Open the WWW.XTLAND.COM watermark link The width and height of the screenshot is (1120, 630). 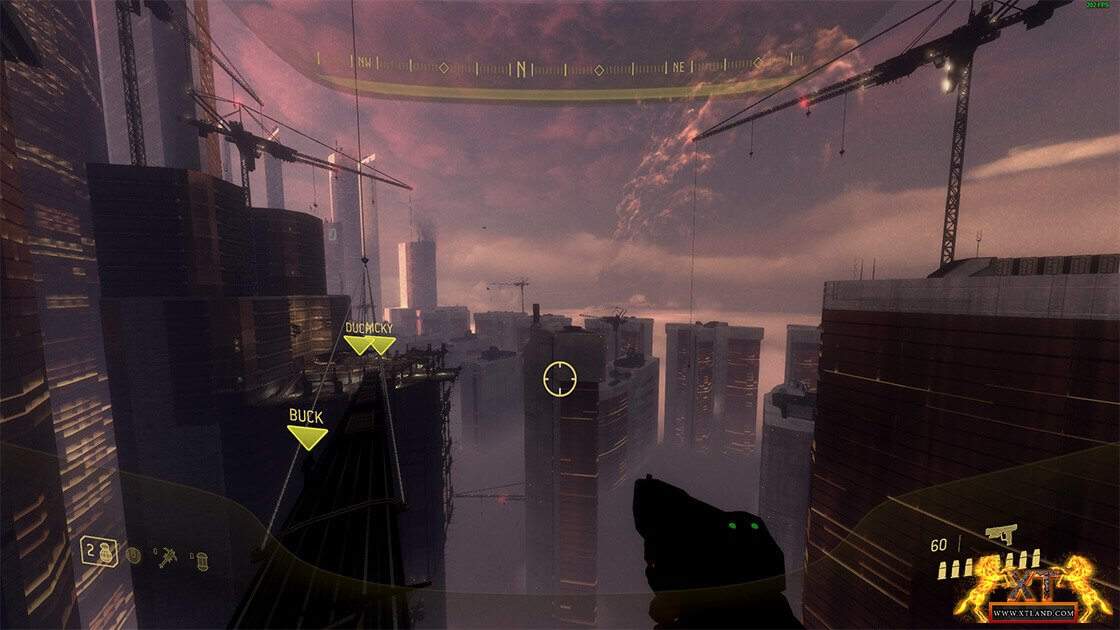tap(1034, 612)
